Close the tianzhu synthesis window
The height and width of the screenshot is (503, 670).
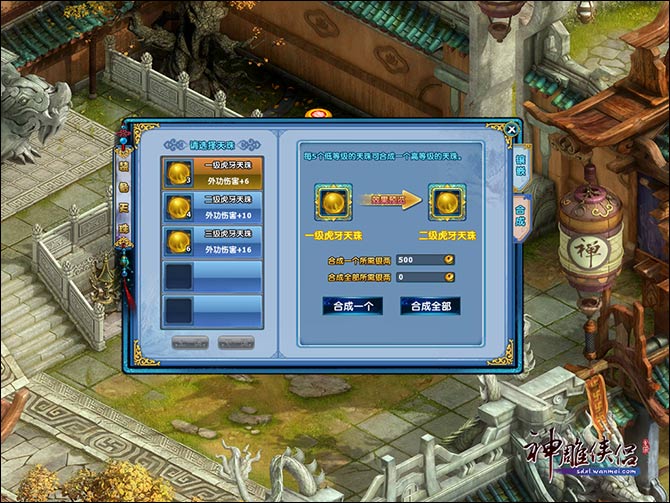[x=512, y=129]
